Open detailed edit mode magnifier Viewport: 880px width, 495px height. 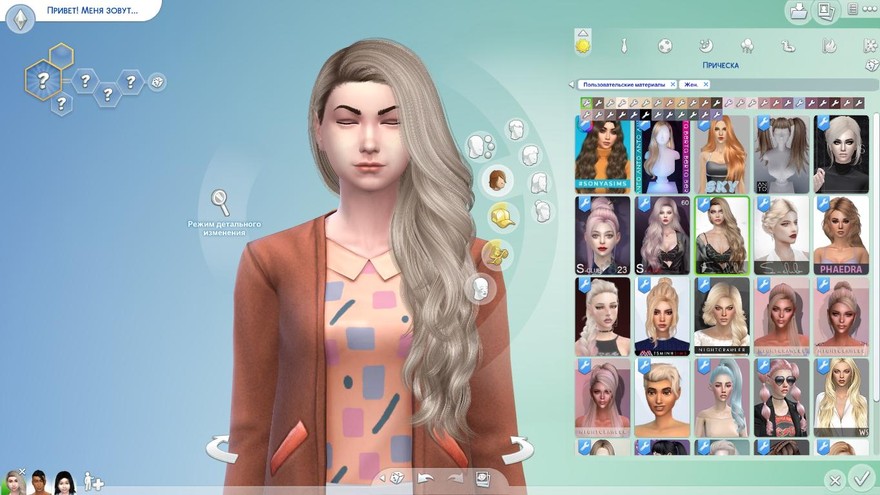point(220,203)
